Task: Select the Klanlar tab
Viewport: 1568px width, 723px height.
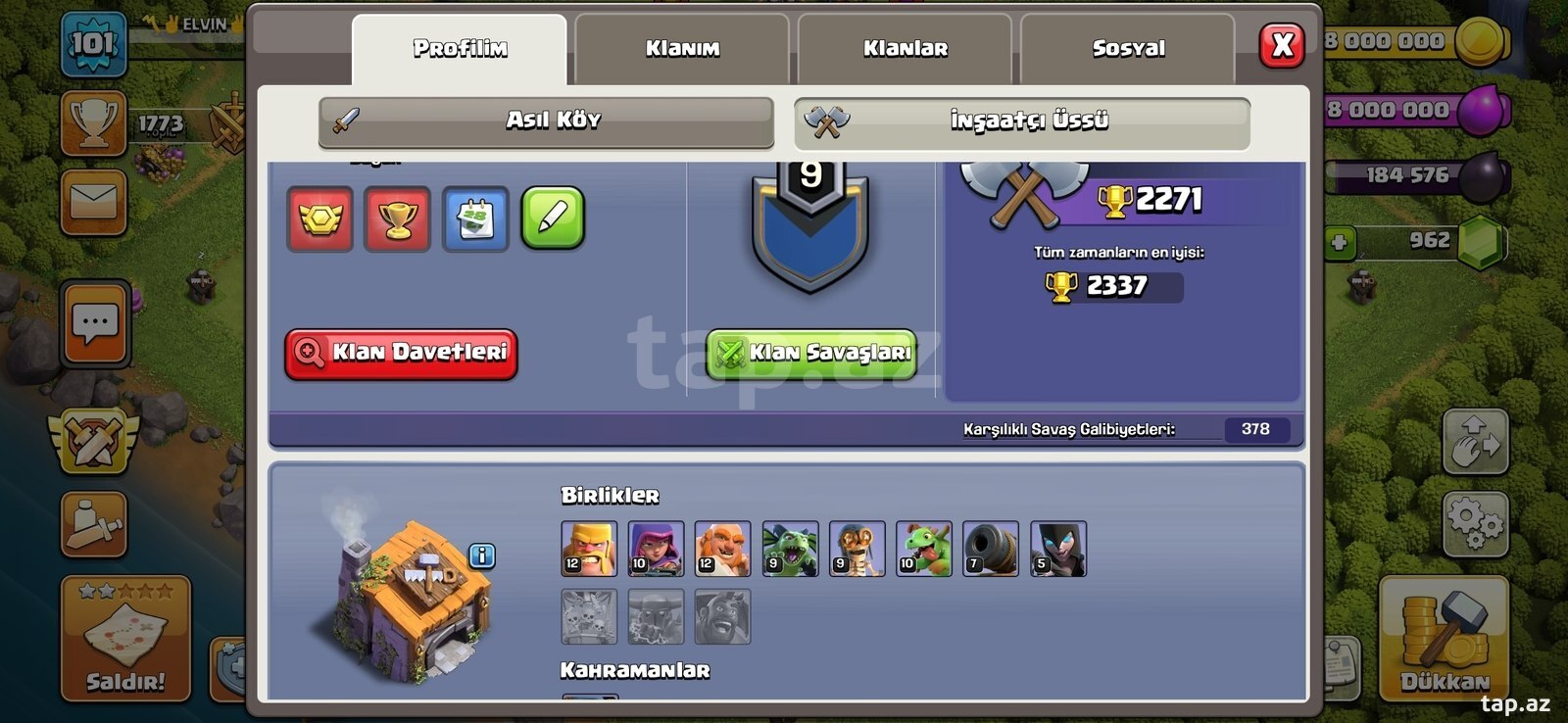Action: 905,48
